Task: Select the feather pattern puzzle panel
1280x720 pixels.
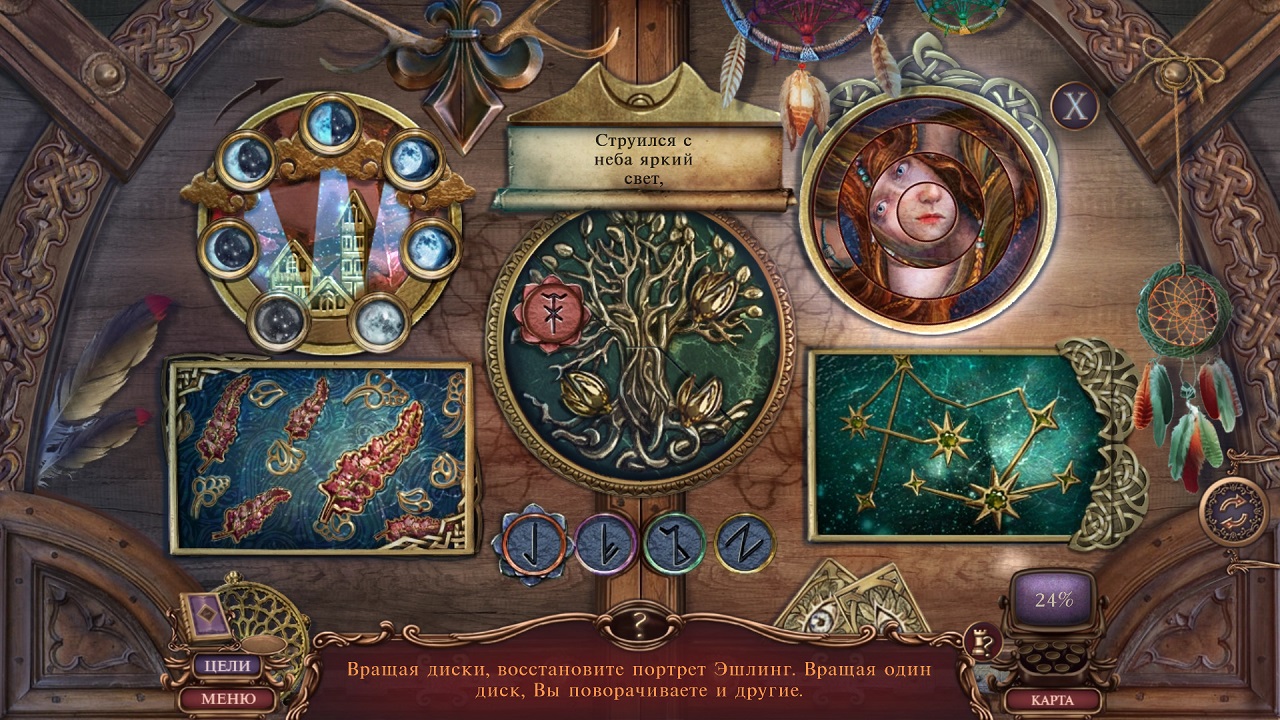Action: 319,457
